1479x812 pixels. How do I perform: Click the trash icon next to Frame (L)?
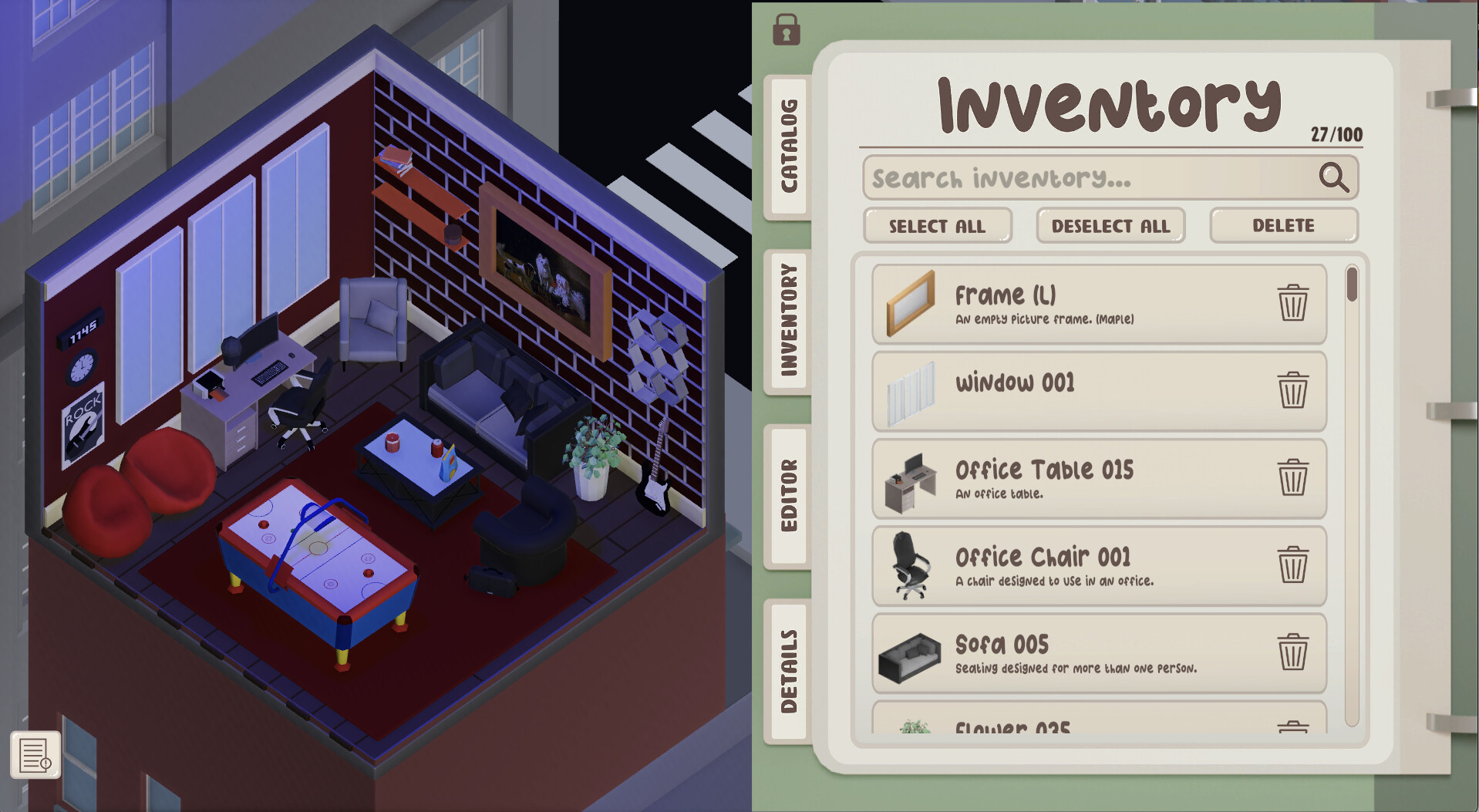[1293, 303]
